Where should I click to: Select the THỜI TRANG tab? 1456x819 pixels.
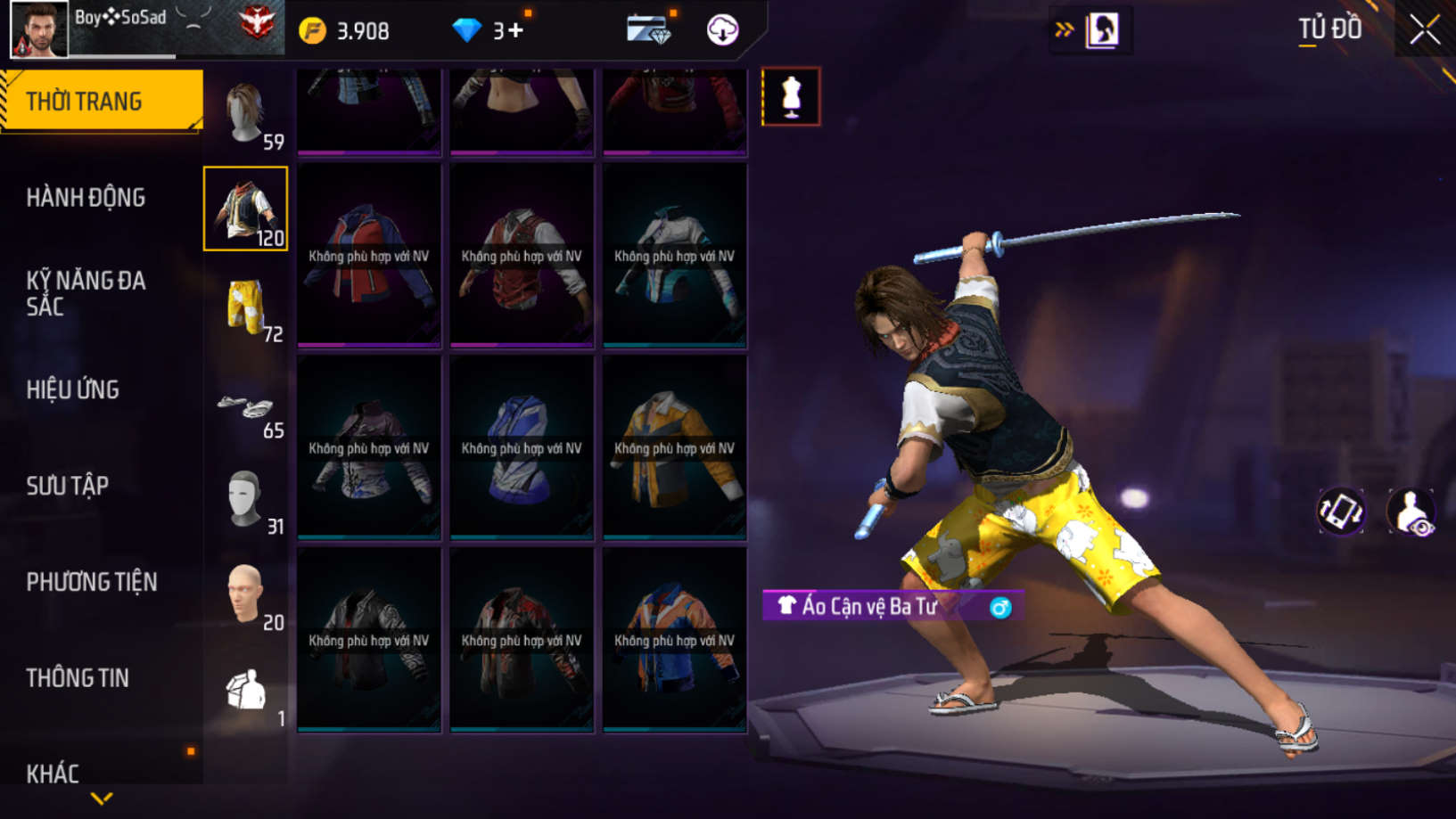pyautogui.click(x=102, y=101)
